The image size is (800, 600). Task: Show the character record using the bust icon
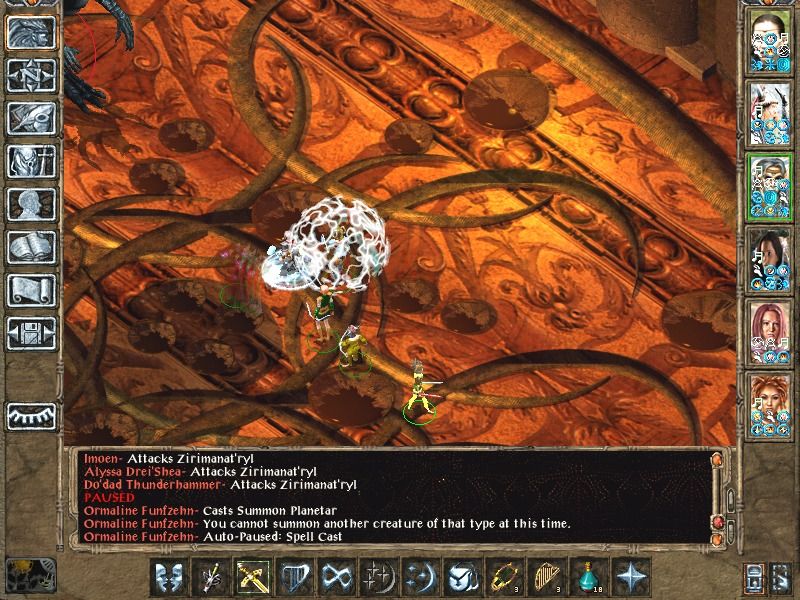pyautogui.click(x=31, y=204)
